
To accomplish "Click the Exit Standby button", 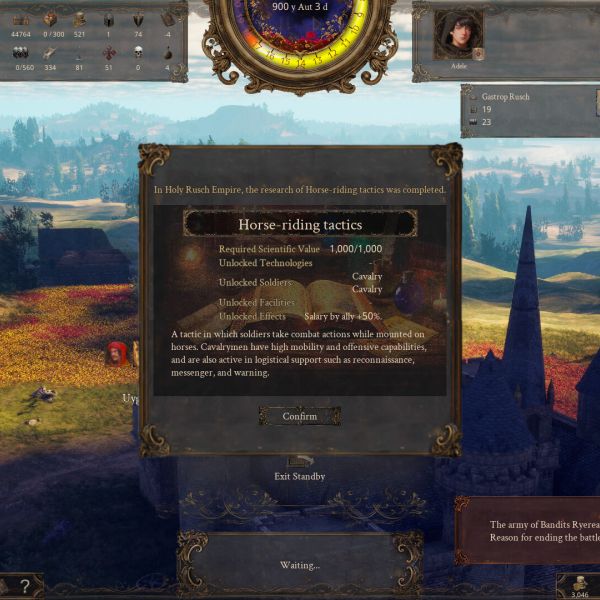I will click(299, 468).
